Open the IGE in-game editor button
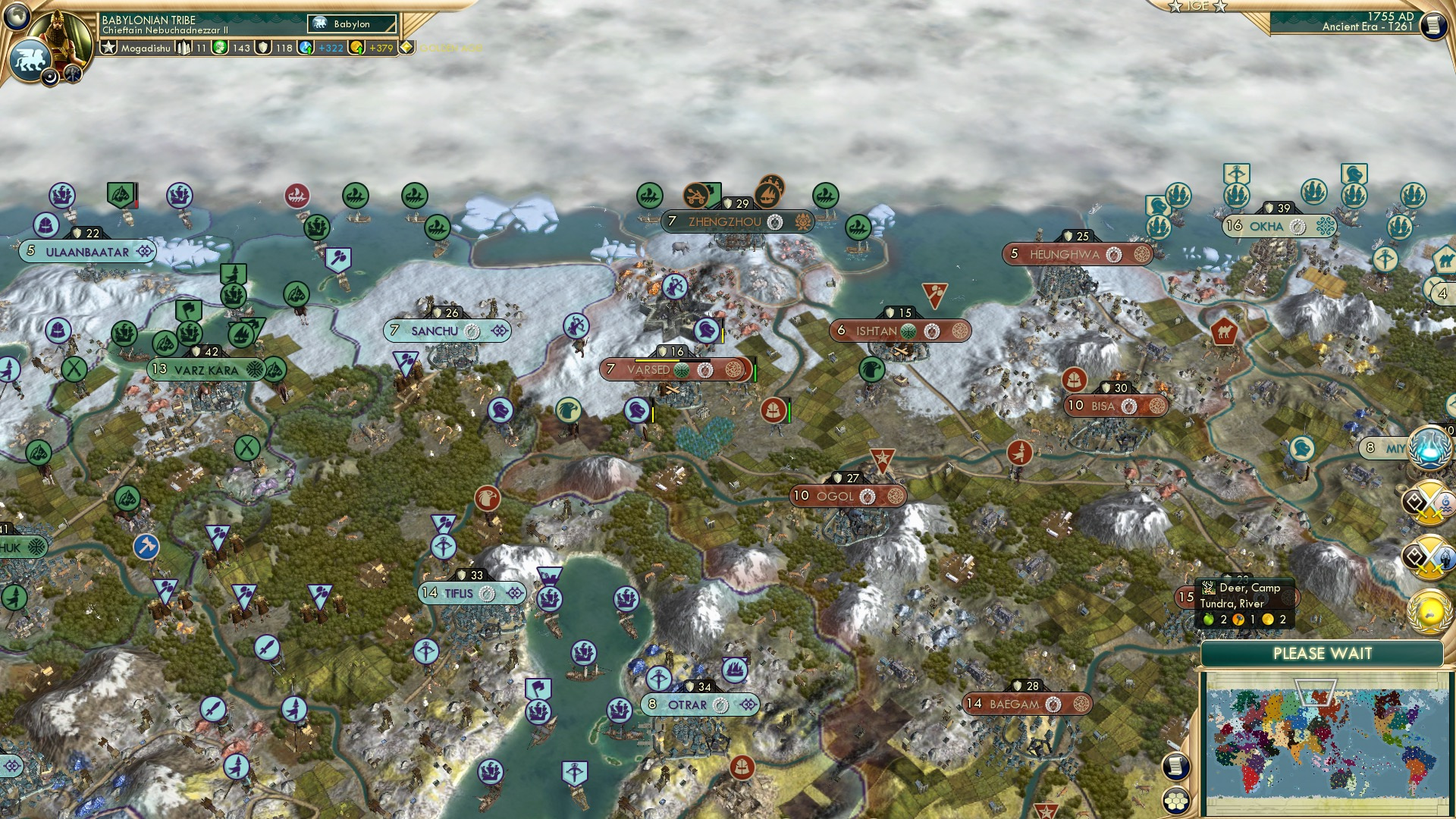The width and height of the screenshot is (1456, 819). (x=1198, y=7)
